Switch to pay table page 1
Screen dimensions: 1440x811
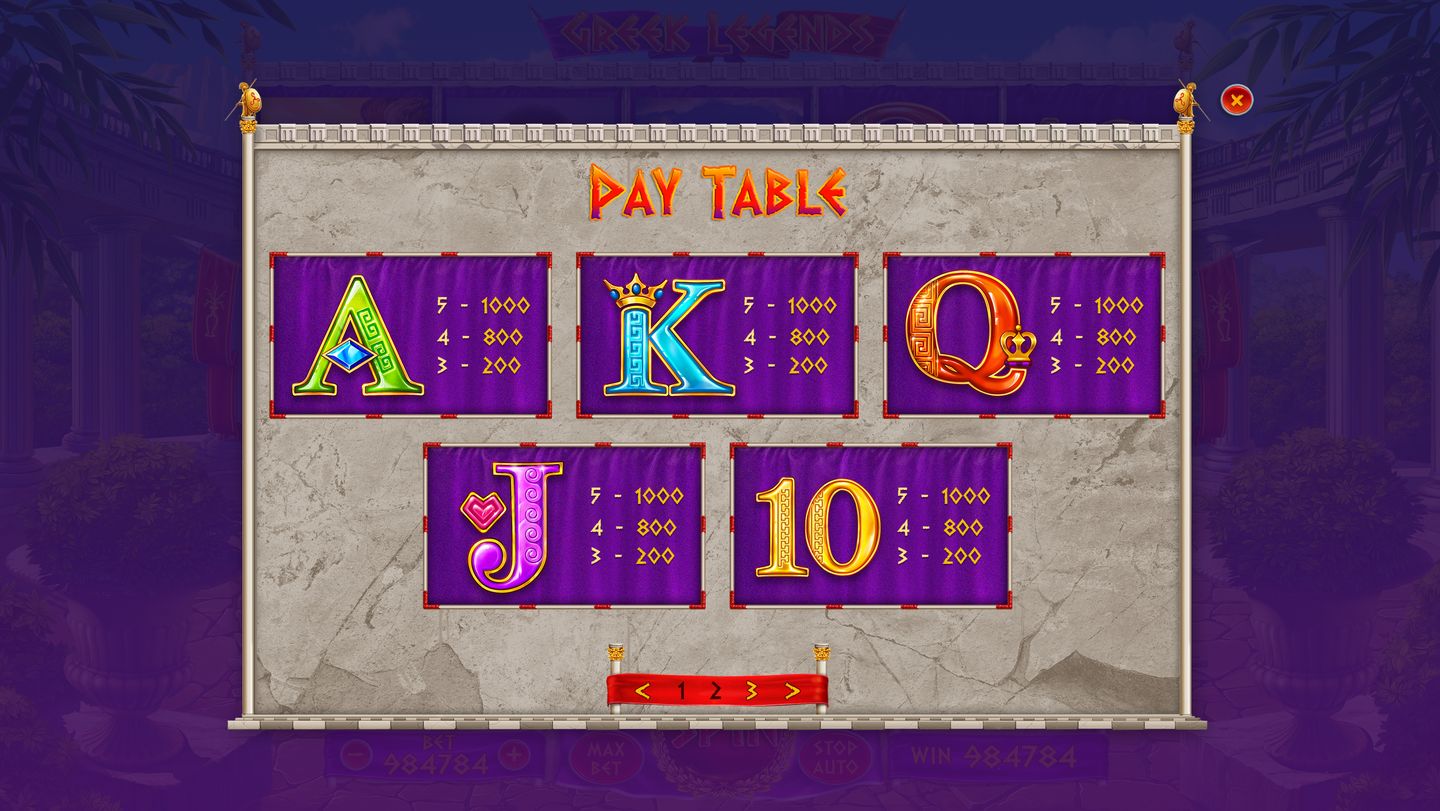(681, 691)
